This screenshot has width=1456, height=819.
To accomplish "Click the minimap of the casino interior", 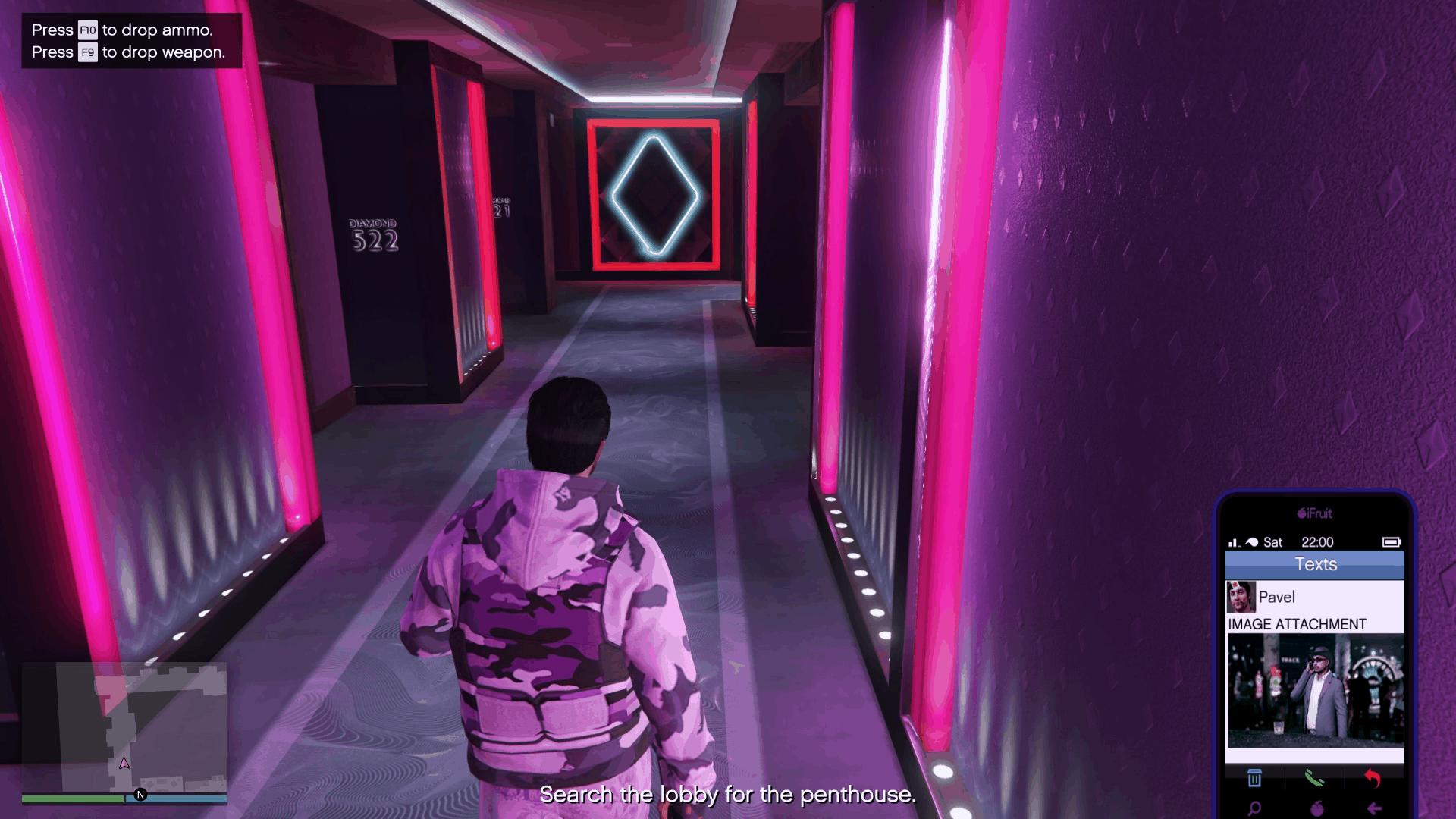I will click(124, 726).
